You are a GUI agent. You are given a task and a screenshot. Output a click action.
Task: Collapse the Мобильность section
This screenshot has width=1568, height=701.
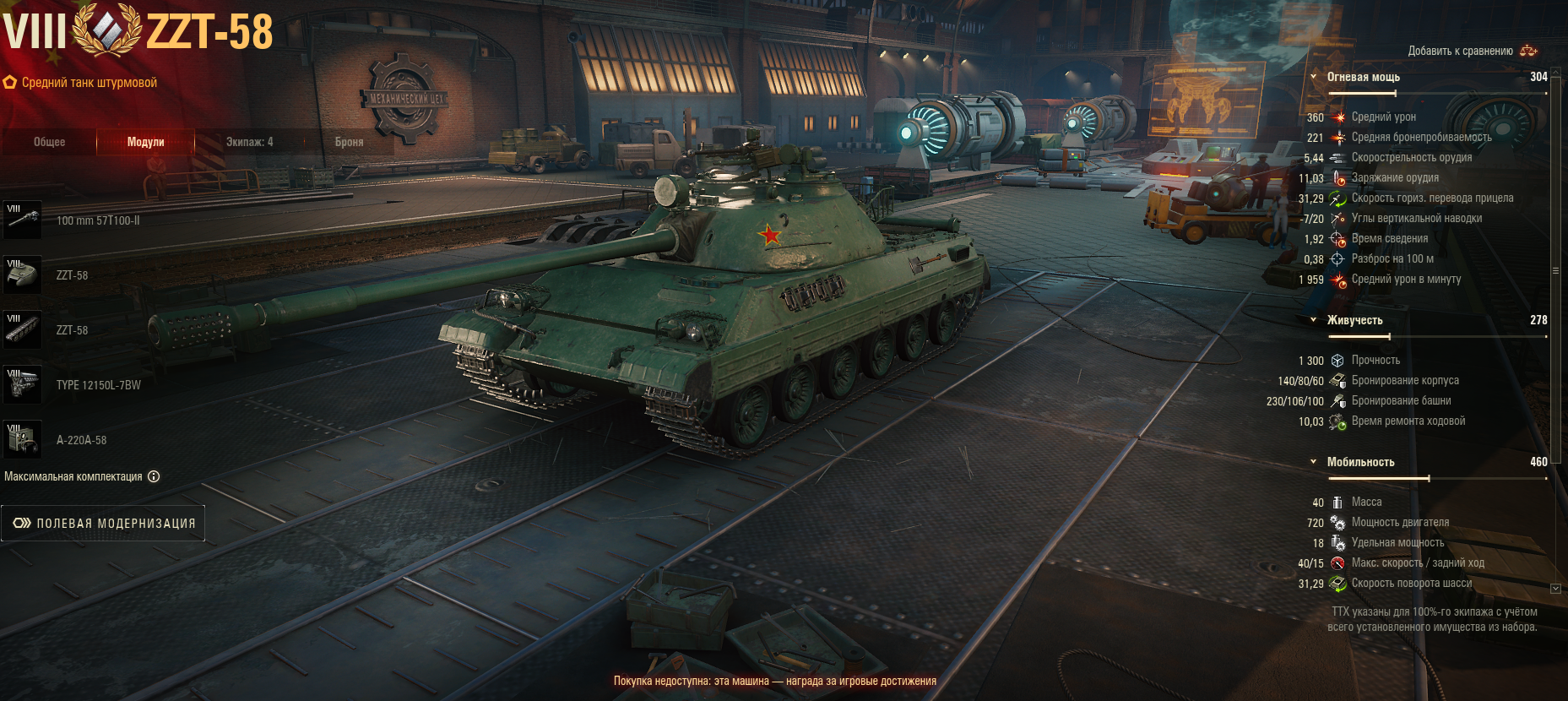tap(1313, 462)
